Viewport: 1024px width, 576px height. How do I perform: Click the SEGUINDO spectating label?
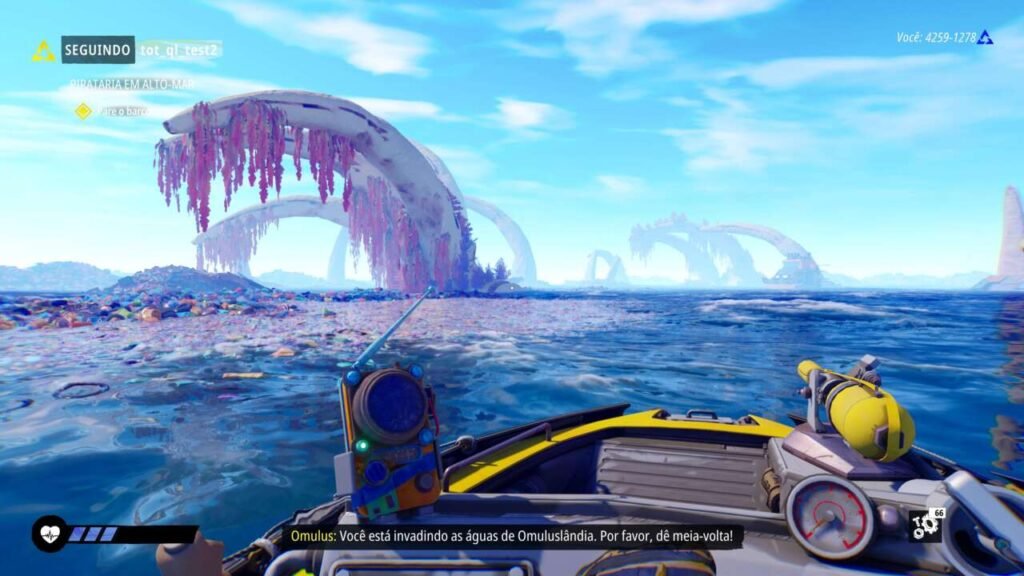pos(98,49)
